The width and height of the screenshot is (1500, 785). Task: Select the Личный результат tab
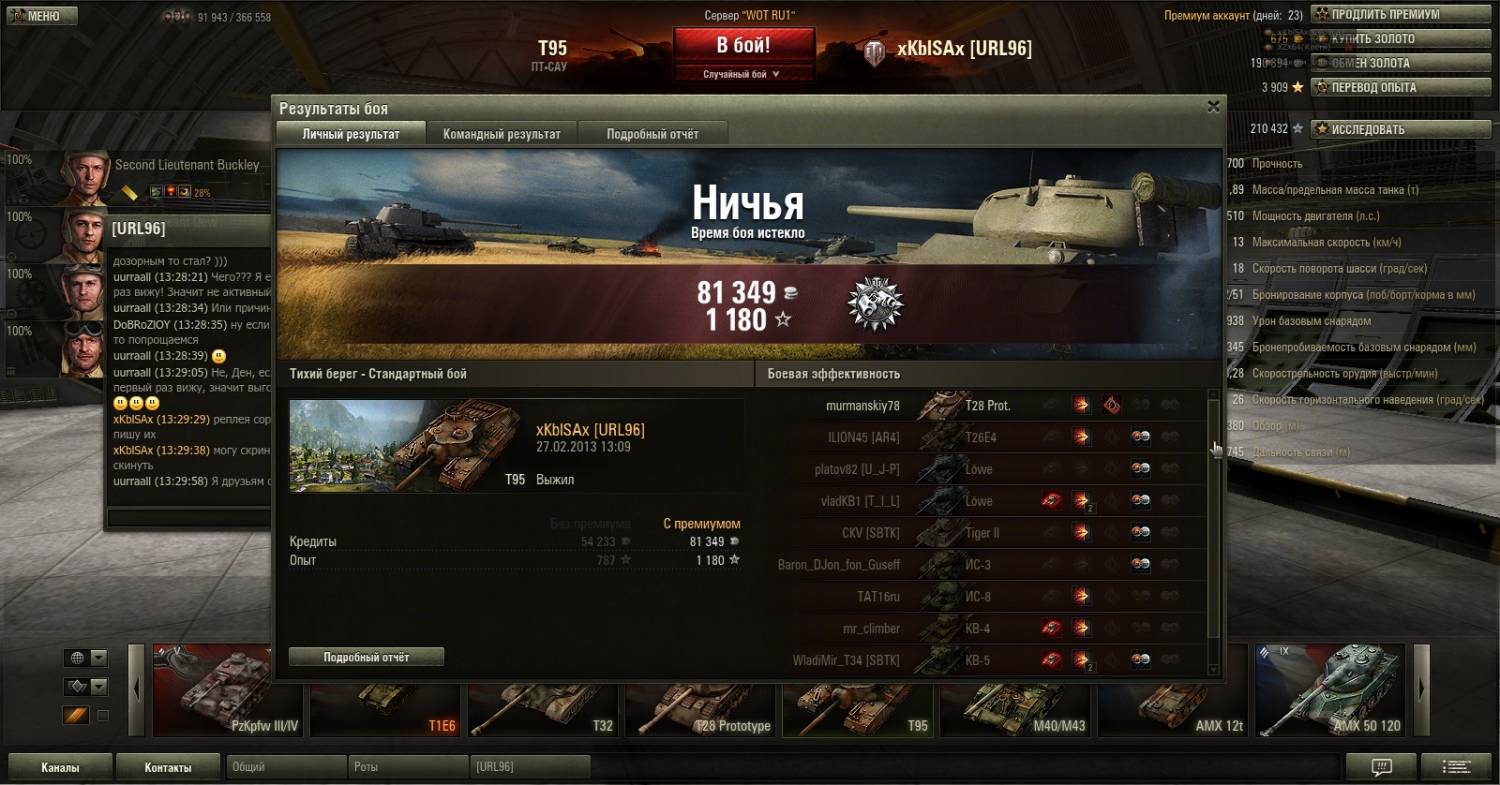(350, 134)
